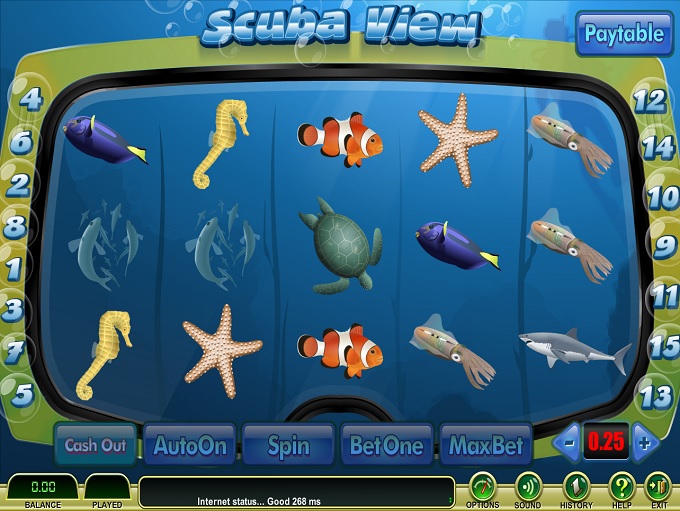
Task: Turn on AutoOn autoplay
Action: pos(190,445)
